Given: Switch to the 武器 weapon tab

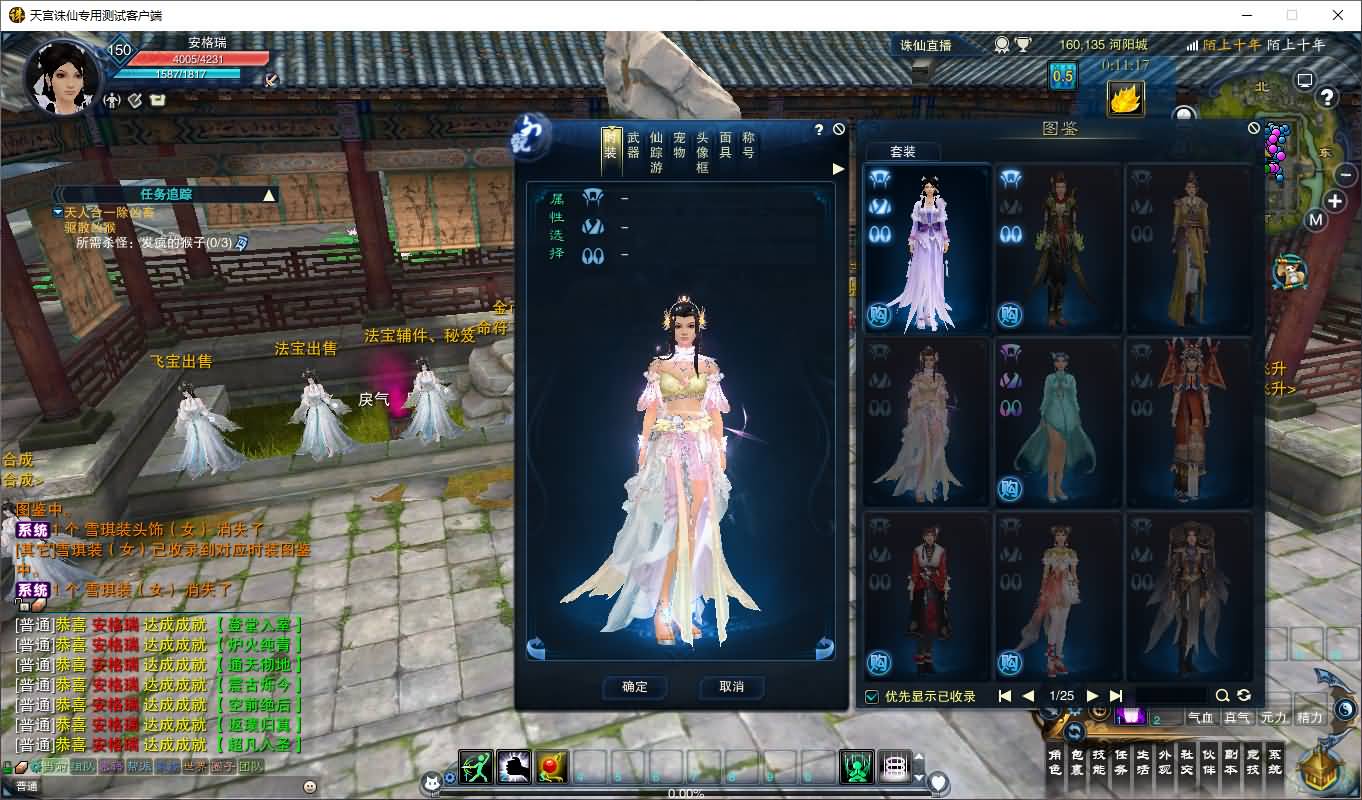Looking at the screenshot, I should click(633, 146).
